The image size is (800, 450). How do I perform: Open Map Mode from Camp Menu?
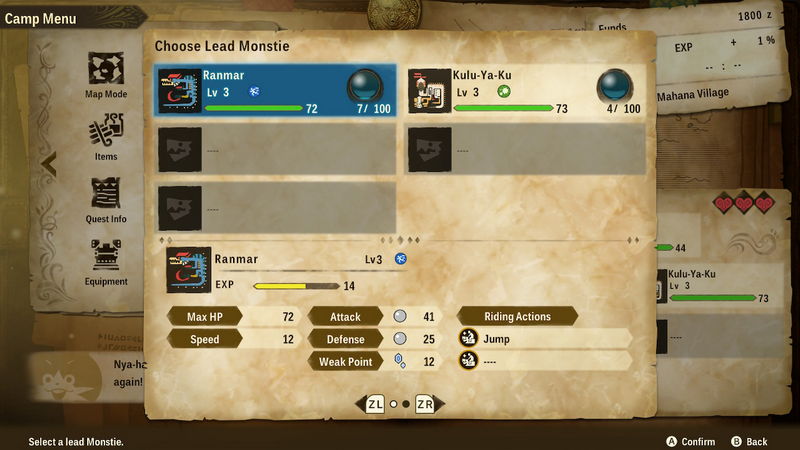coord(105,75)
